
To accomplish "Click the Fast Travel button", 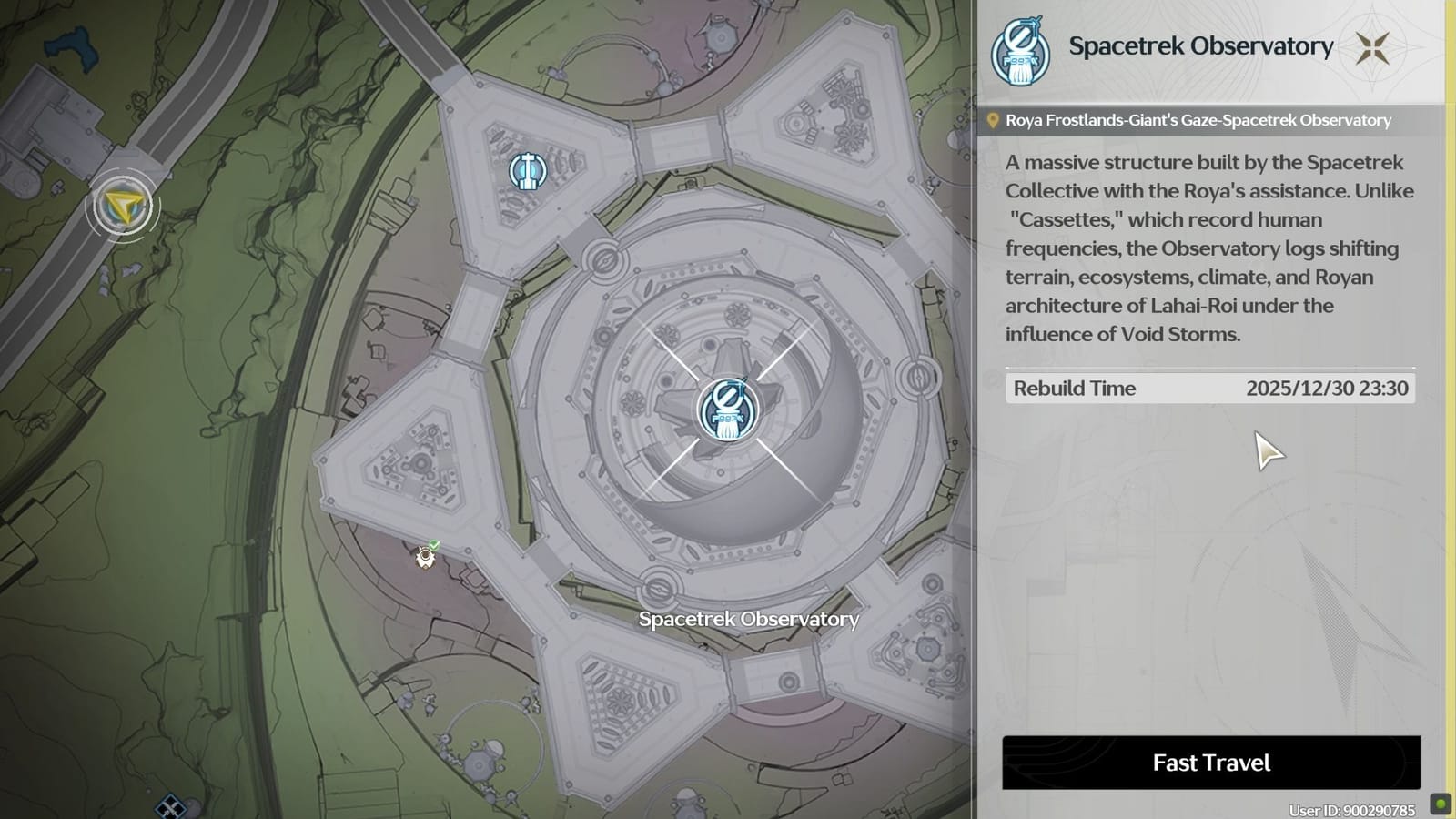I will pyautogui.click(x=1212, y=763).
